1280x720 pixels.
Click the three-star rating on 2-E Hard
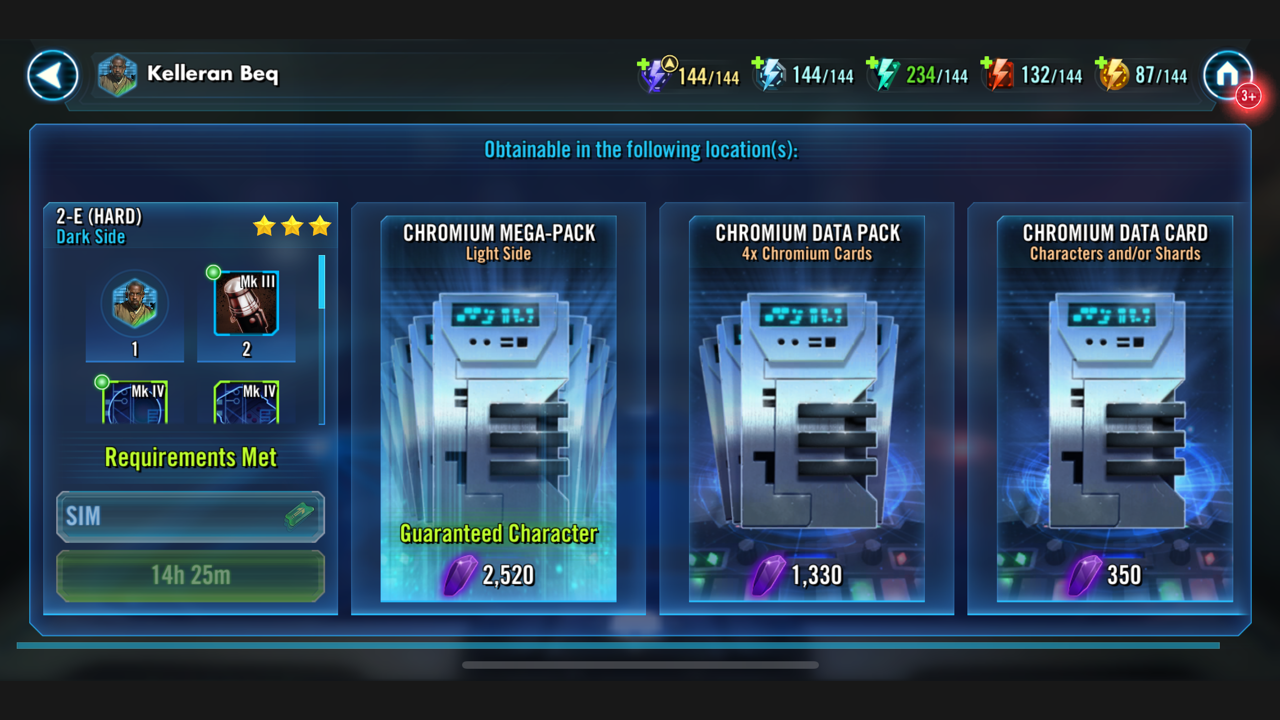291,226
